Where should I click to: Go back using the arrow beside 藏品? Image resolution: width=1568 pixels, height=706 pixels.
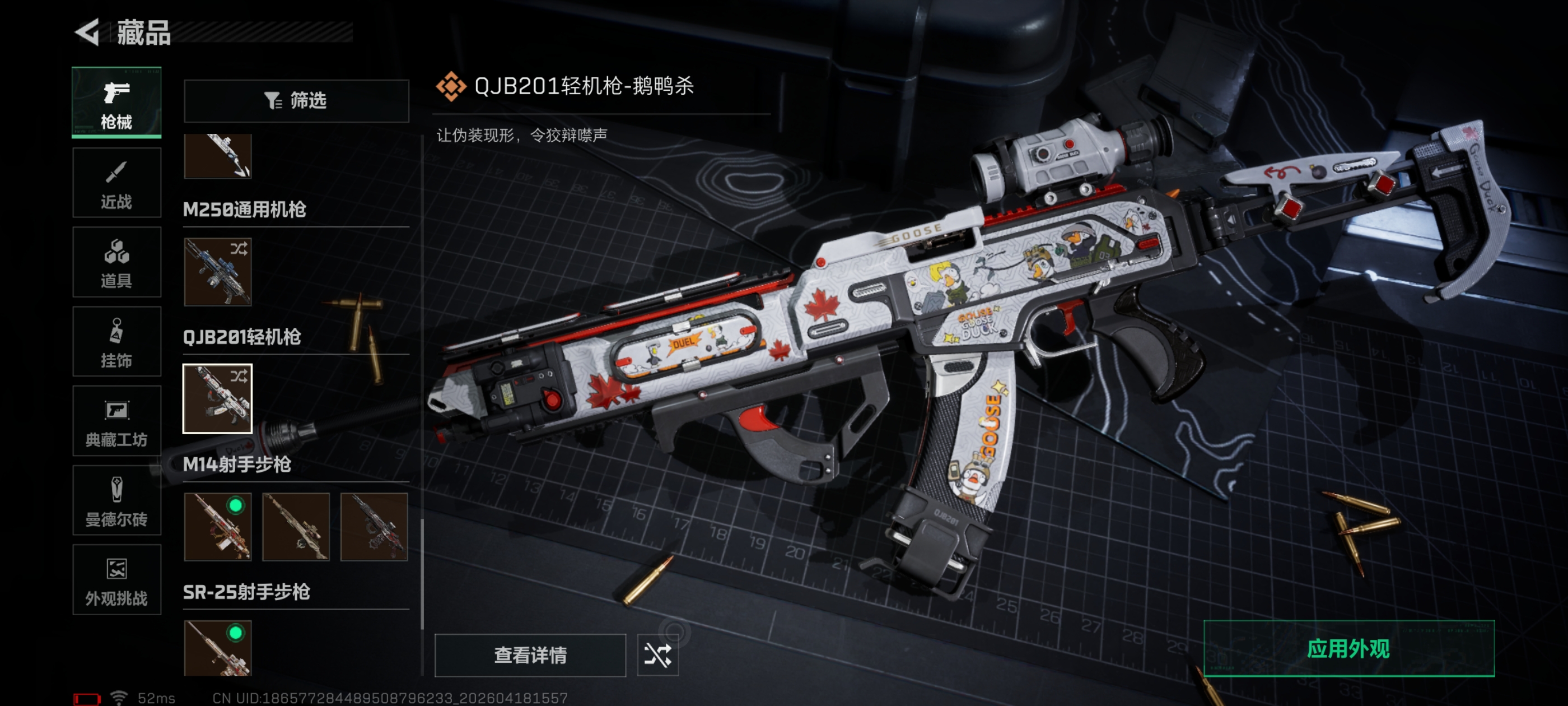tap(88, 32)
